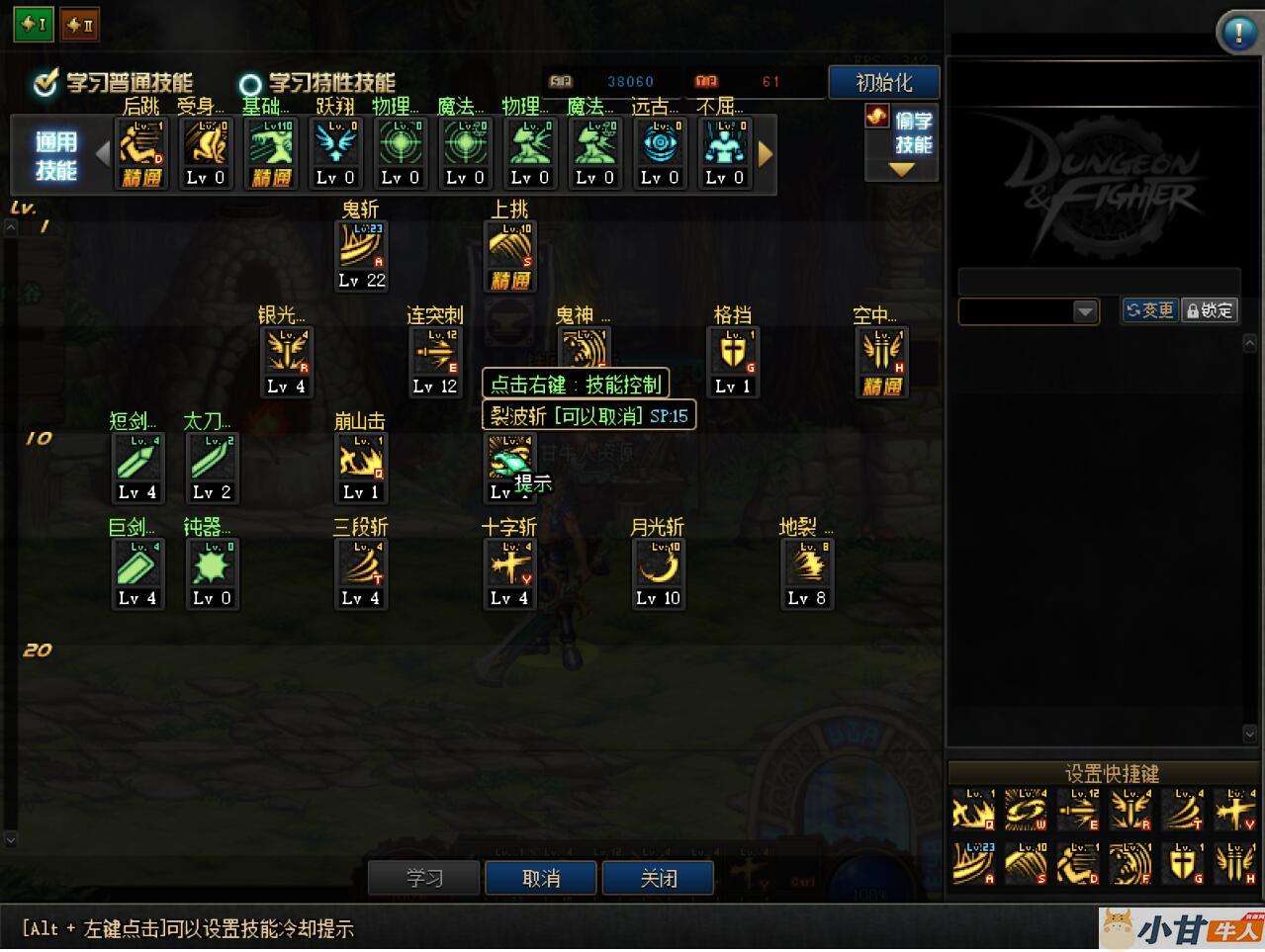Select the 鬼斩 skill icon
This screenshot has width=1265, height=952.
(361, 246)
